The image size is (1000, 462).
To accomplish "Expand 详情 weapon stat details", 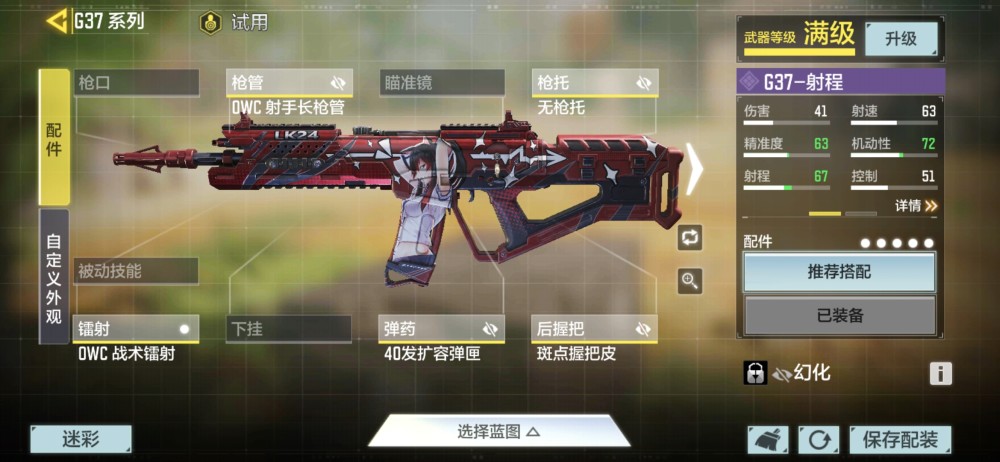I will point(916,206).
